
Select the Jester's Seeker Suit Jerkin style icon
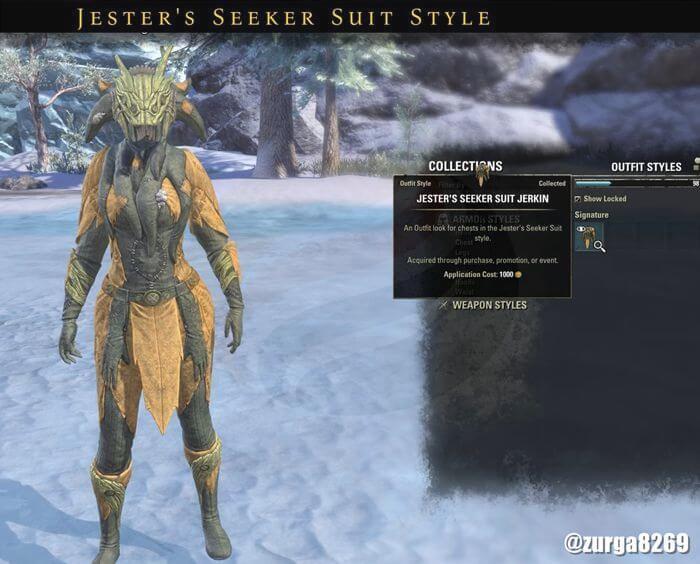588,237
